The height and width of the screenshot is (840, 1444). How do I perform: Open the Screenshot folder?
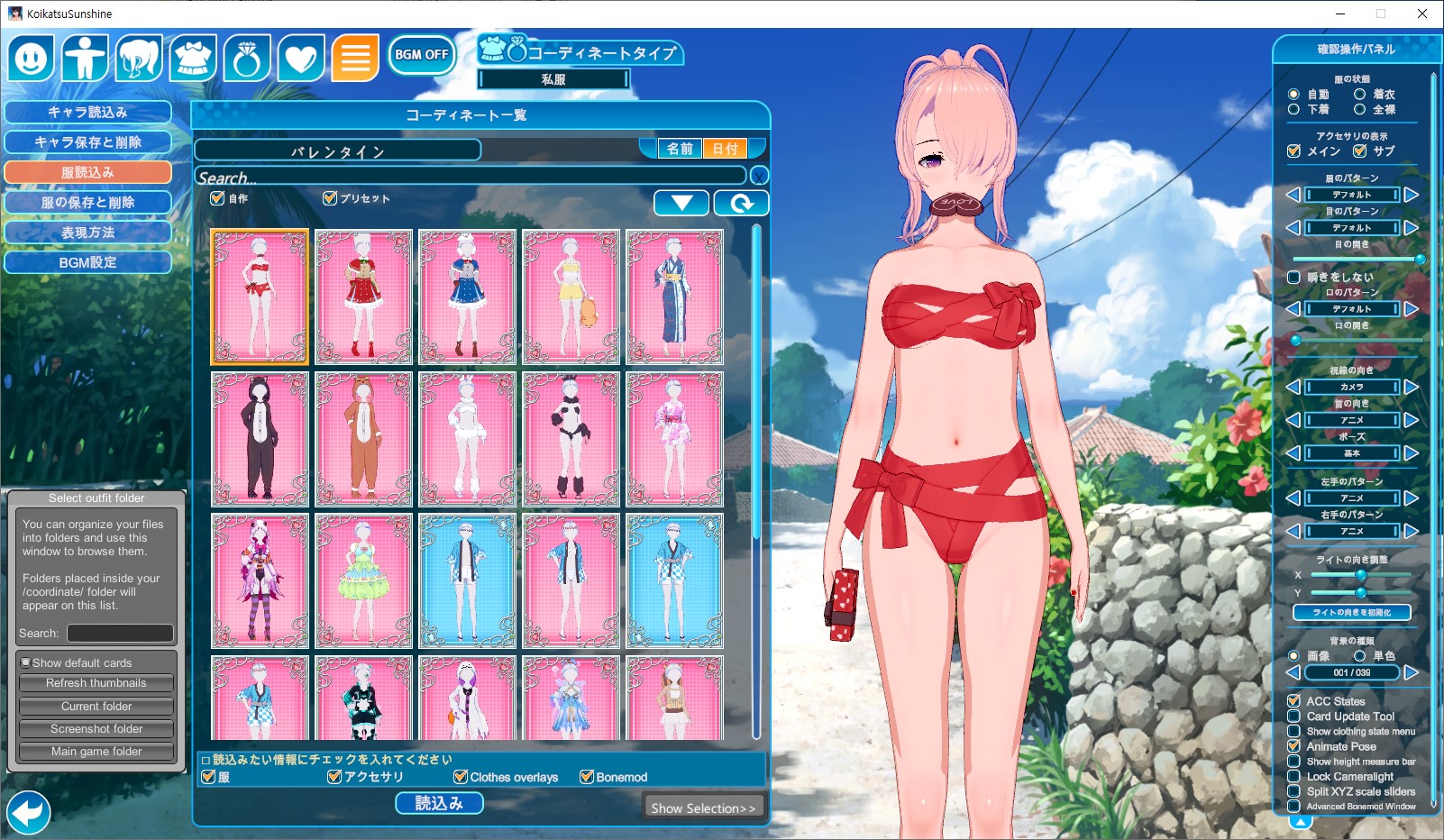click(x=96, y=728)
